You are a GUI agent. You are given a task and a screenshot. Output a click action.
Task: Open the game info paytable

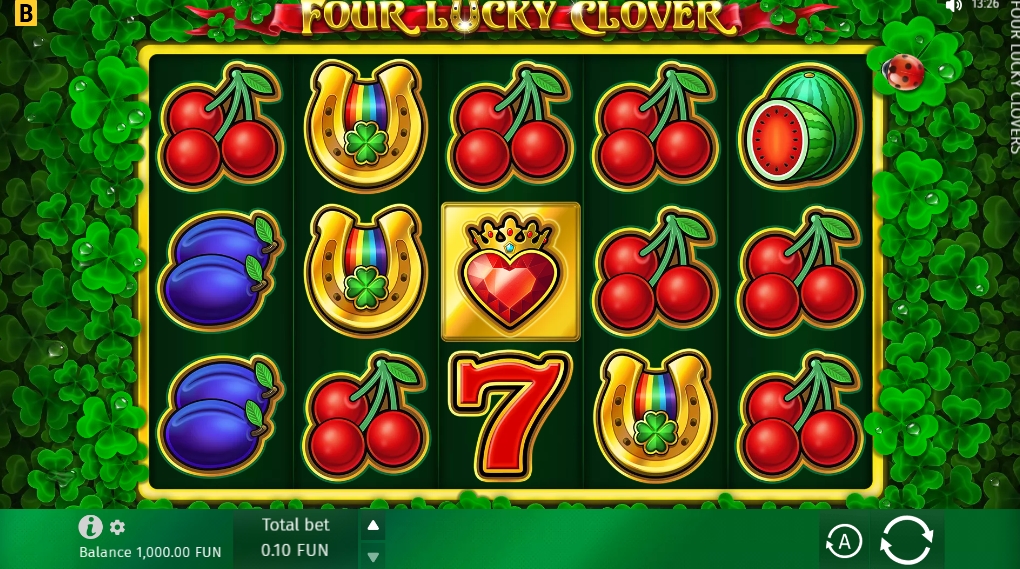(x=91, y=527)
